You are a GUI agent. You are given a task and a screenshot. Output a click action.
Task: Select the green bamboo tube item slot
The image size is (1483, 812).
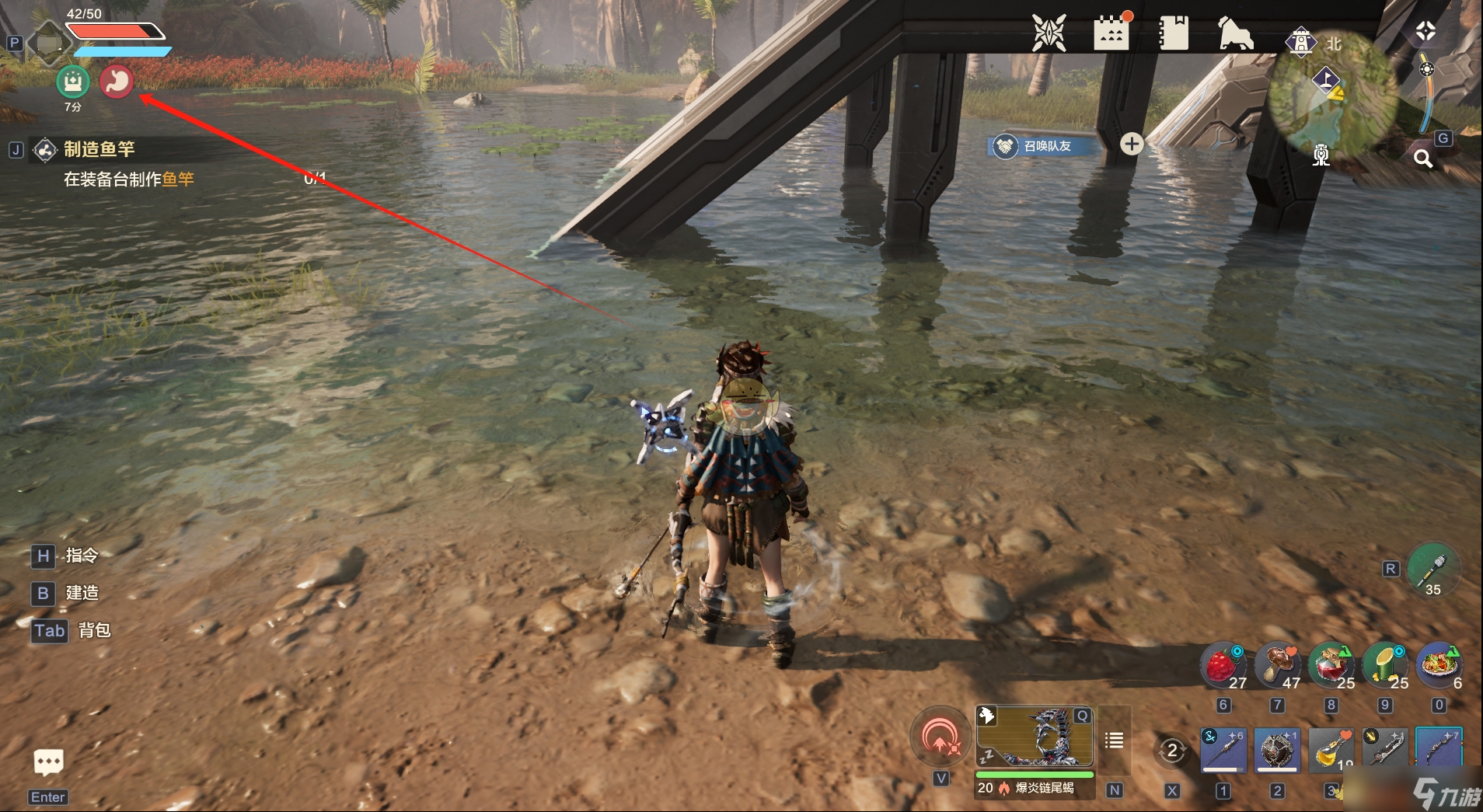pos(1385,667)
